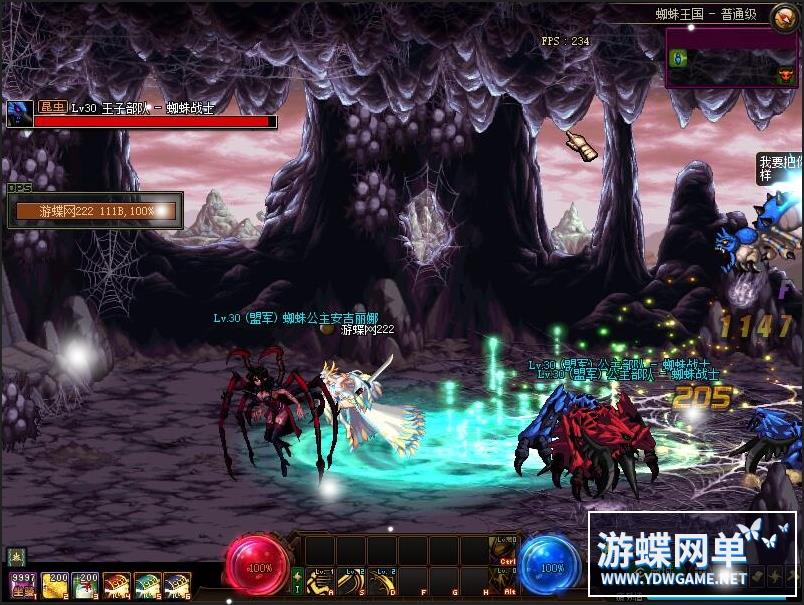Use the potion item showing +200
This screenshot has height=605, width=804.
[85, 584]
